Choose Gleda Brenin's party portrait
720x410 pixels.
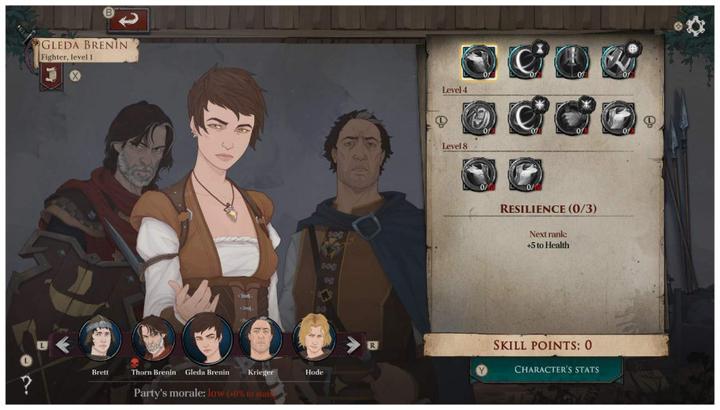207,338
